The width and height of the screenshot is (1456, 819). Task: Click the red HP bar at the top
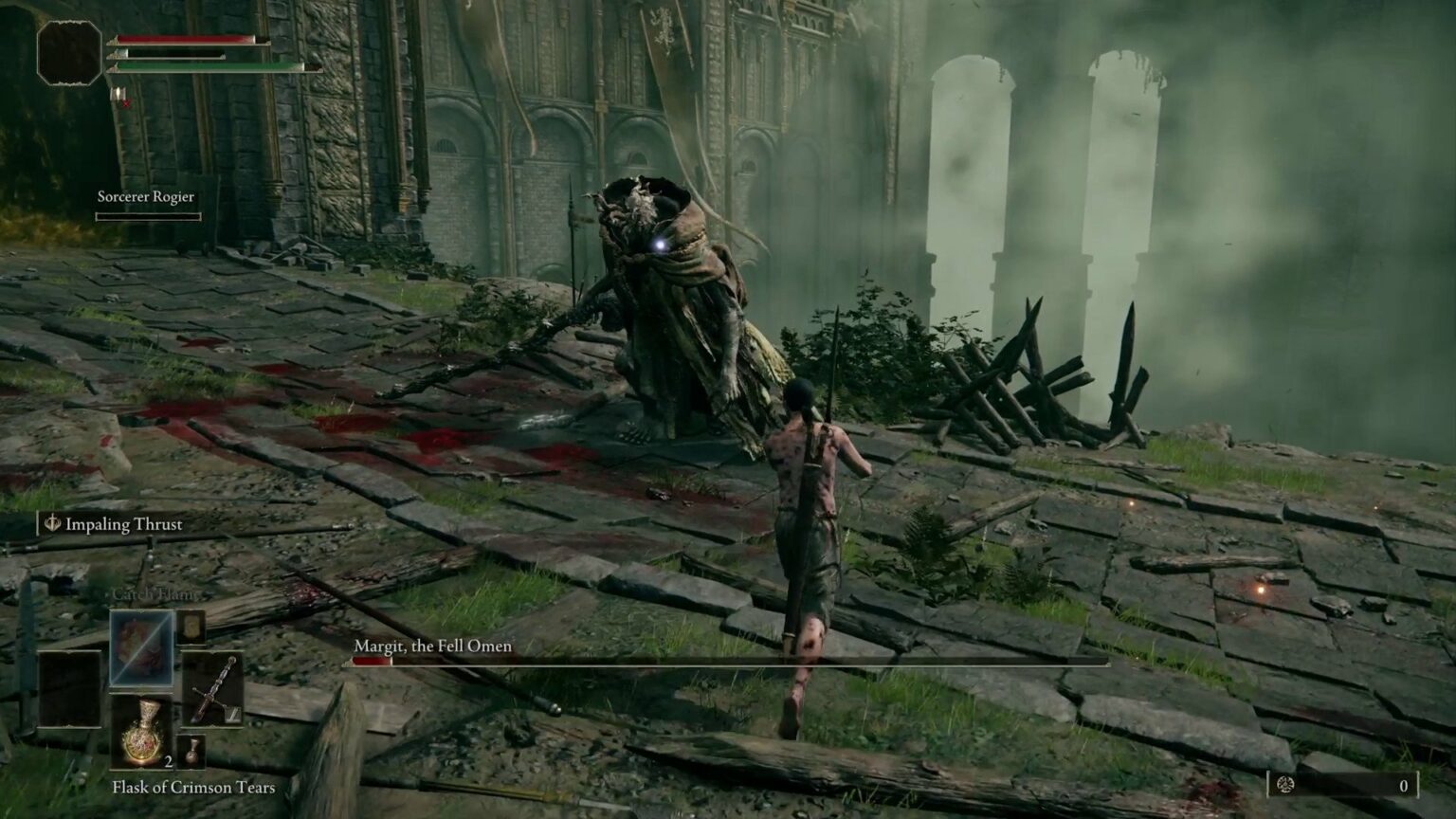click(x=182, y=39)
